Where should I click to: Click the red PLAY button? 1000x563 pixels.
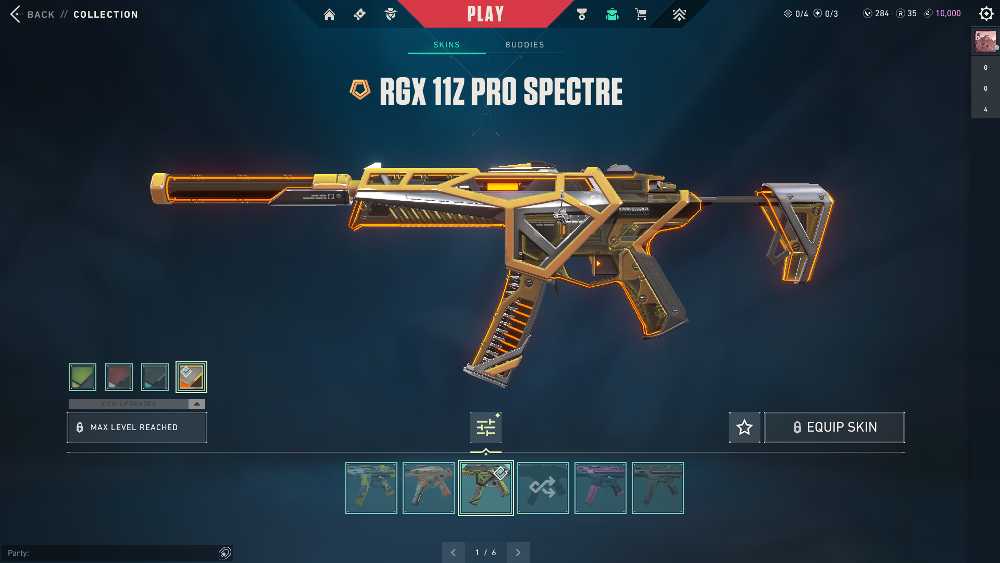click(486, 14)
